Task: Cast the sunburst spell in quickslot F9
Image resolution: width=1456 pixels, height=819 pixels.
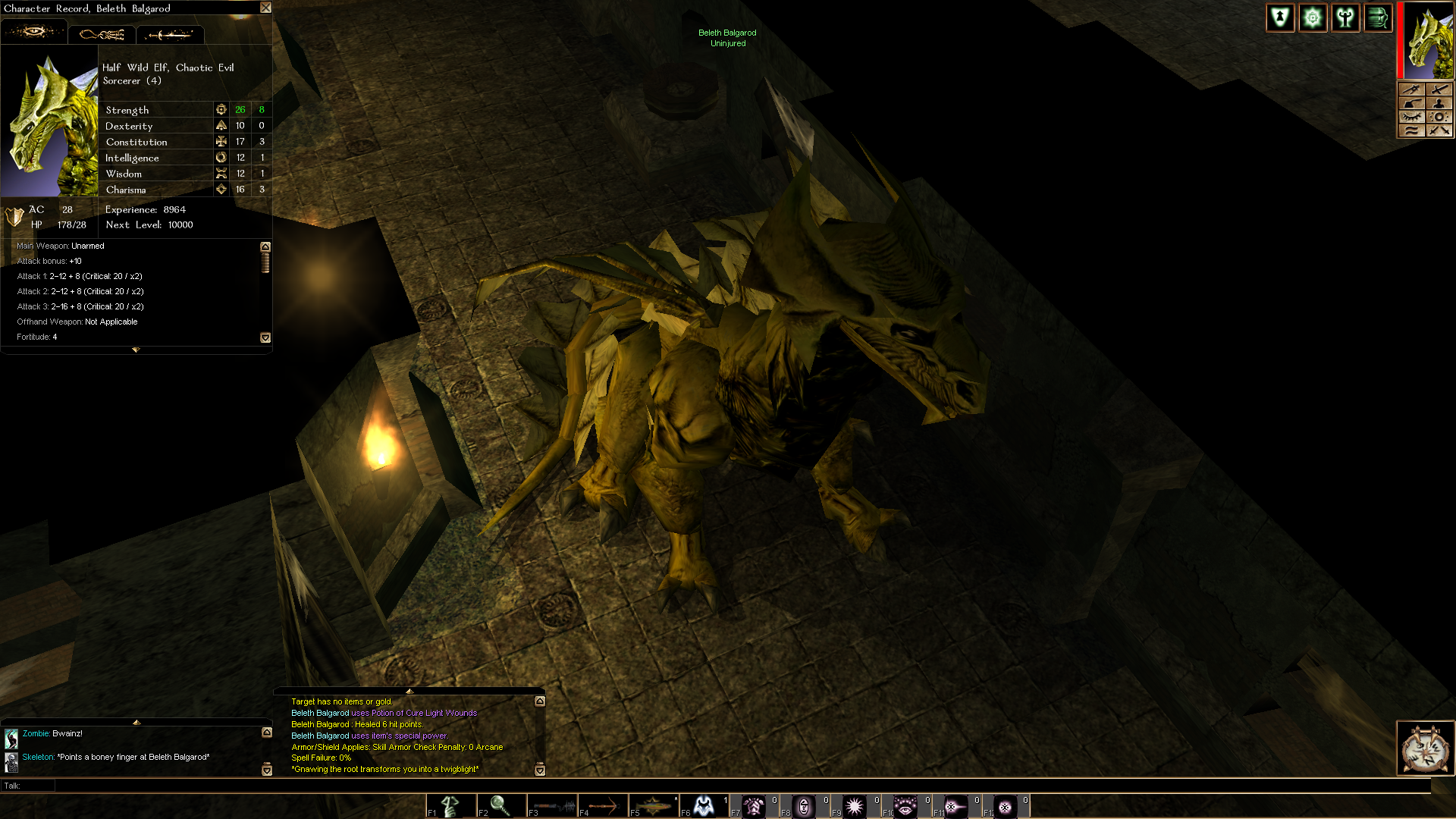Action: pos(855,806)
